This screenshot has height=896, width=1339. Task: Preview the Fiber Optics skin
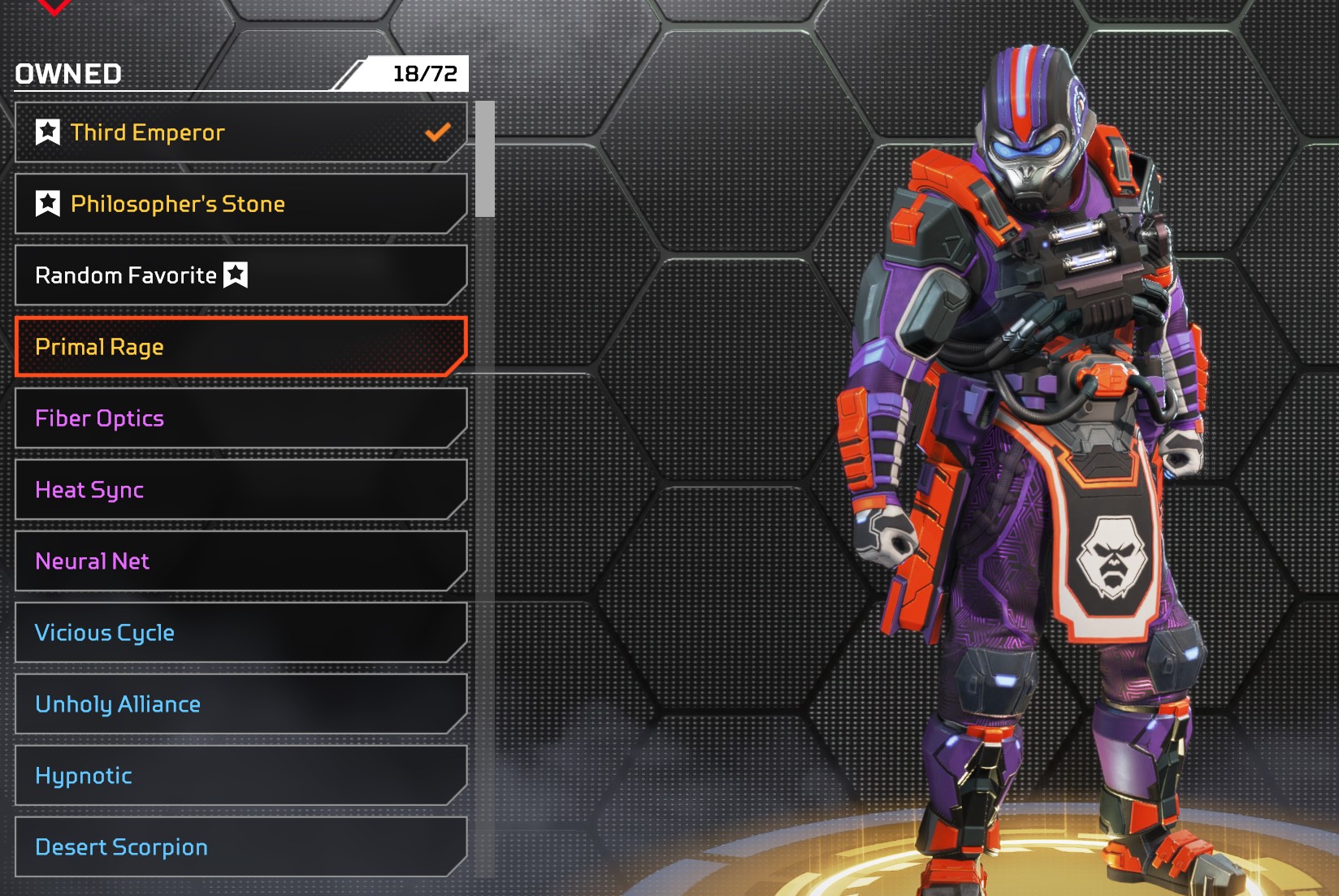[x=240, y=418]
